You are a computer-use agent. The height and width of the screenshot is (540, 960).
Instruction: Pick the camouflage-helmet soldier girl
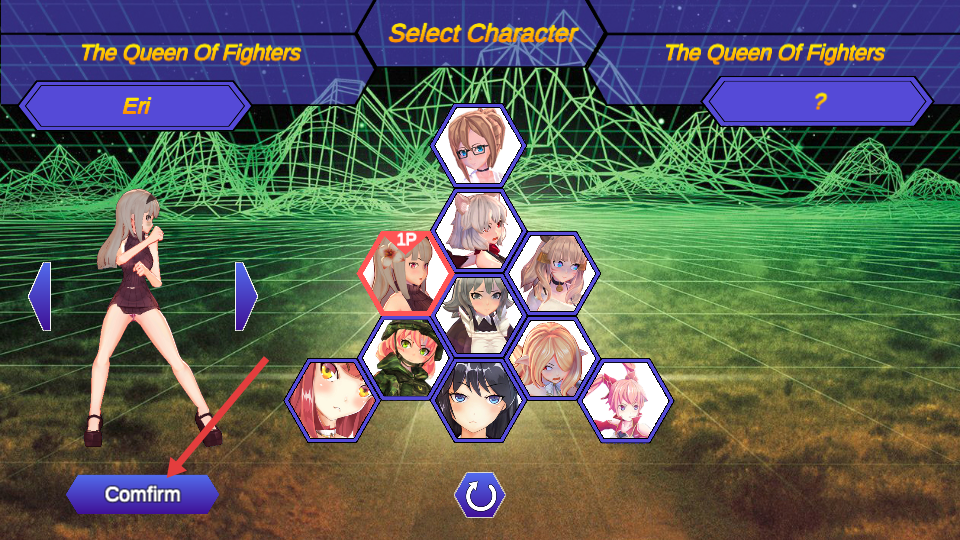406,357
